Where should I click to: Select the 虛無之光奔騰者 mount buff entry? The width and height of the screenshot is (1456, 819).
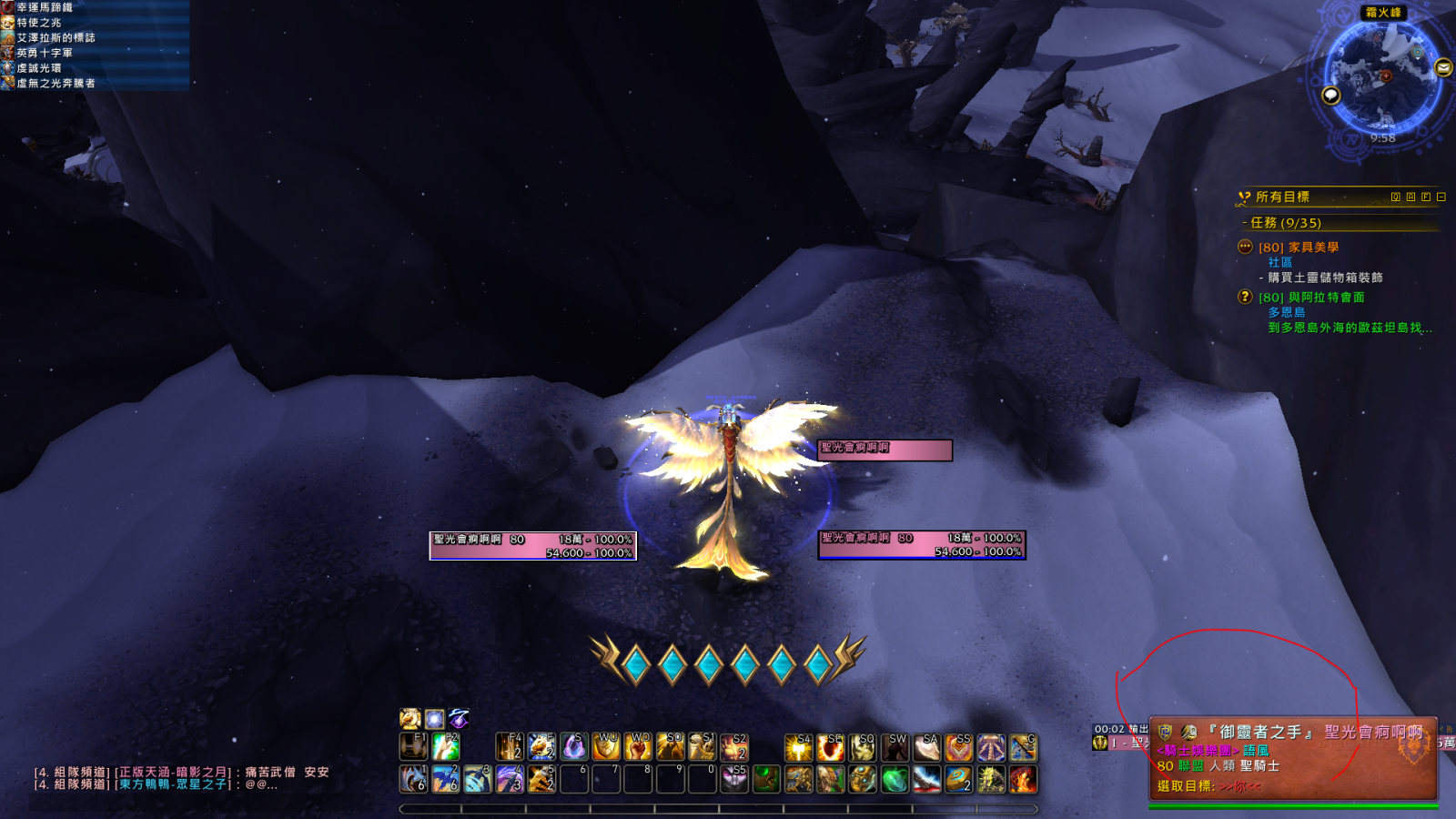coord(55,84)
